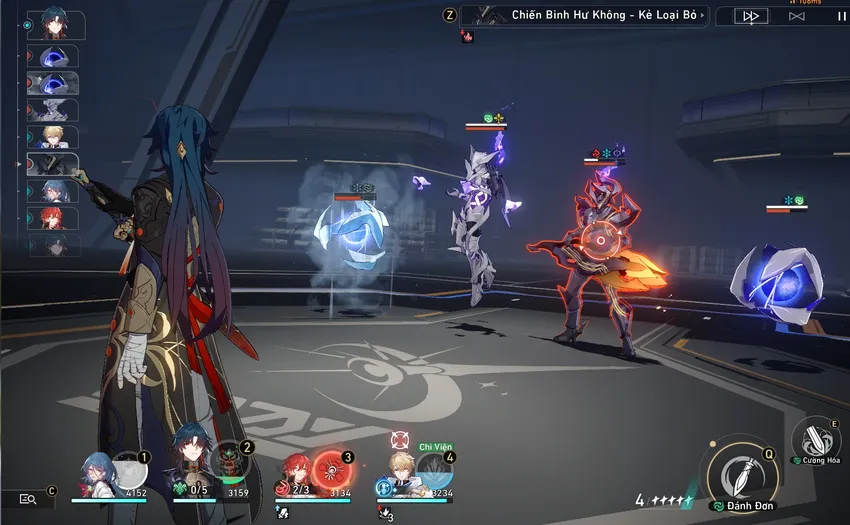This screenshot has width=850, height=525.
Task: Open the Chiến Binh Hư Không enemy info banner
Action: click(590, 15)
